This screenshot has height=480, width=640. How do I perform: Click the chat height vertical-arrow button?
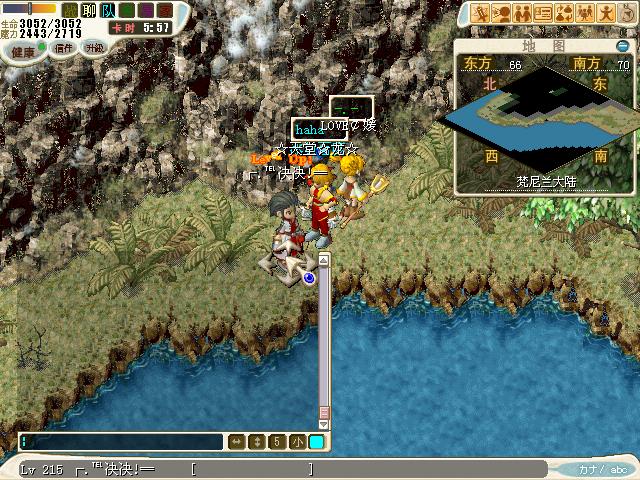tap(256, 441)
